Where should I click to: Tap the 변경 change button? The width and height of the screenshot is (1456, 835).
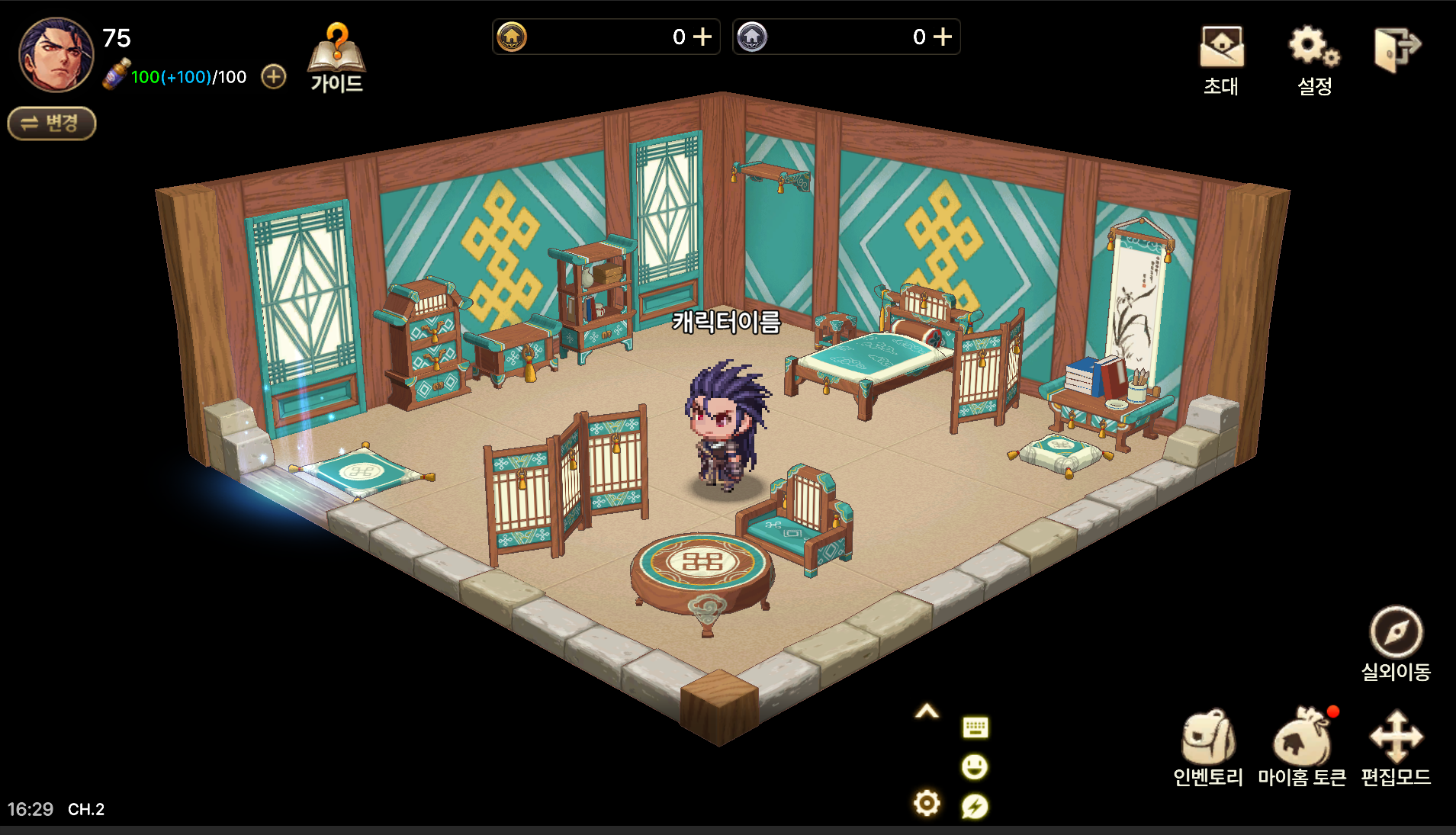[x=52, y=124]
